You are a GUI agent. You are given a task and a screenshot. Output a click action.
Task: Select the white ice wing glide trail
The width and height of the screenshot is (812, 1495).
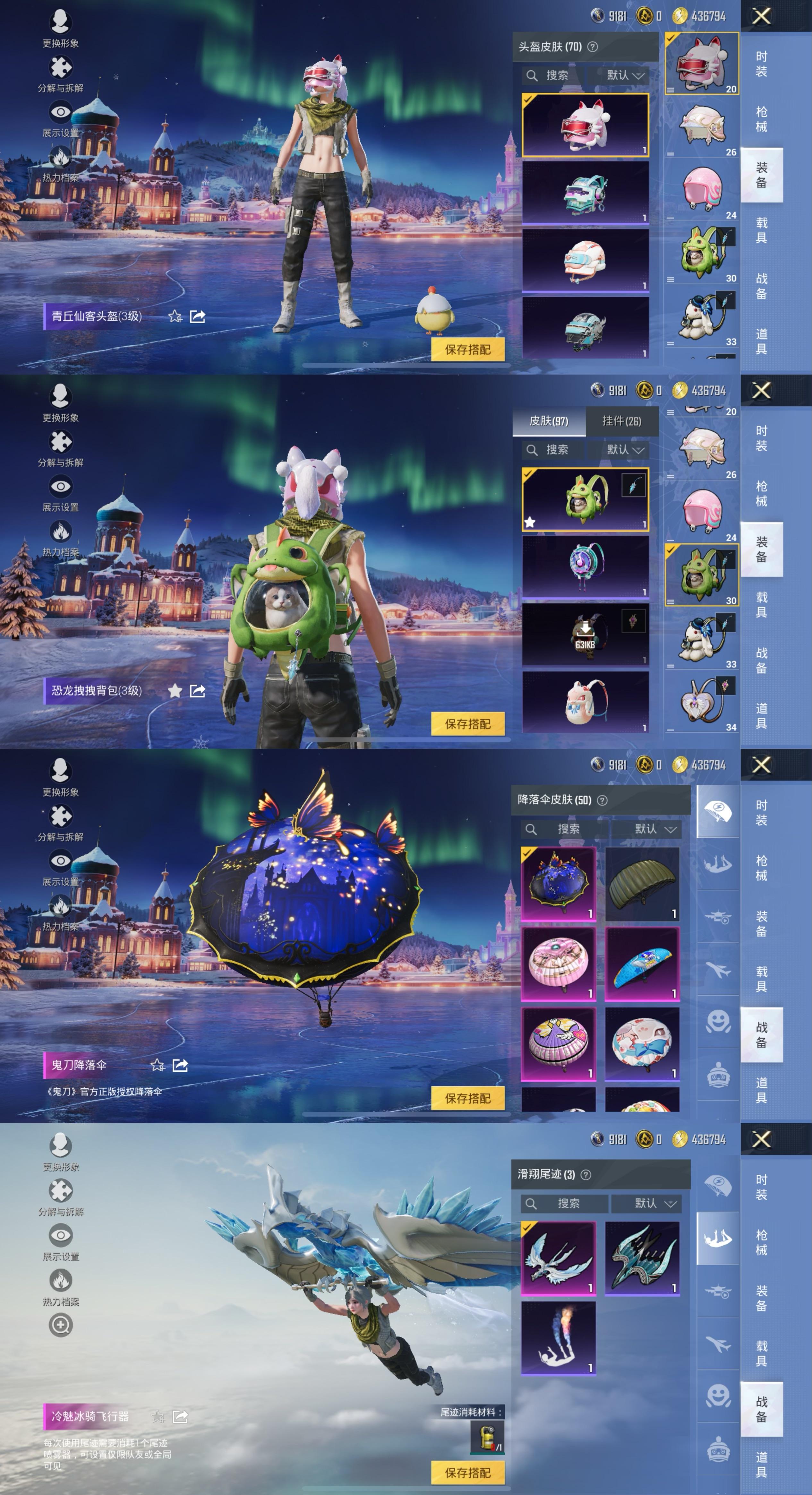click(559, 1258)
